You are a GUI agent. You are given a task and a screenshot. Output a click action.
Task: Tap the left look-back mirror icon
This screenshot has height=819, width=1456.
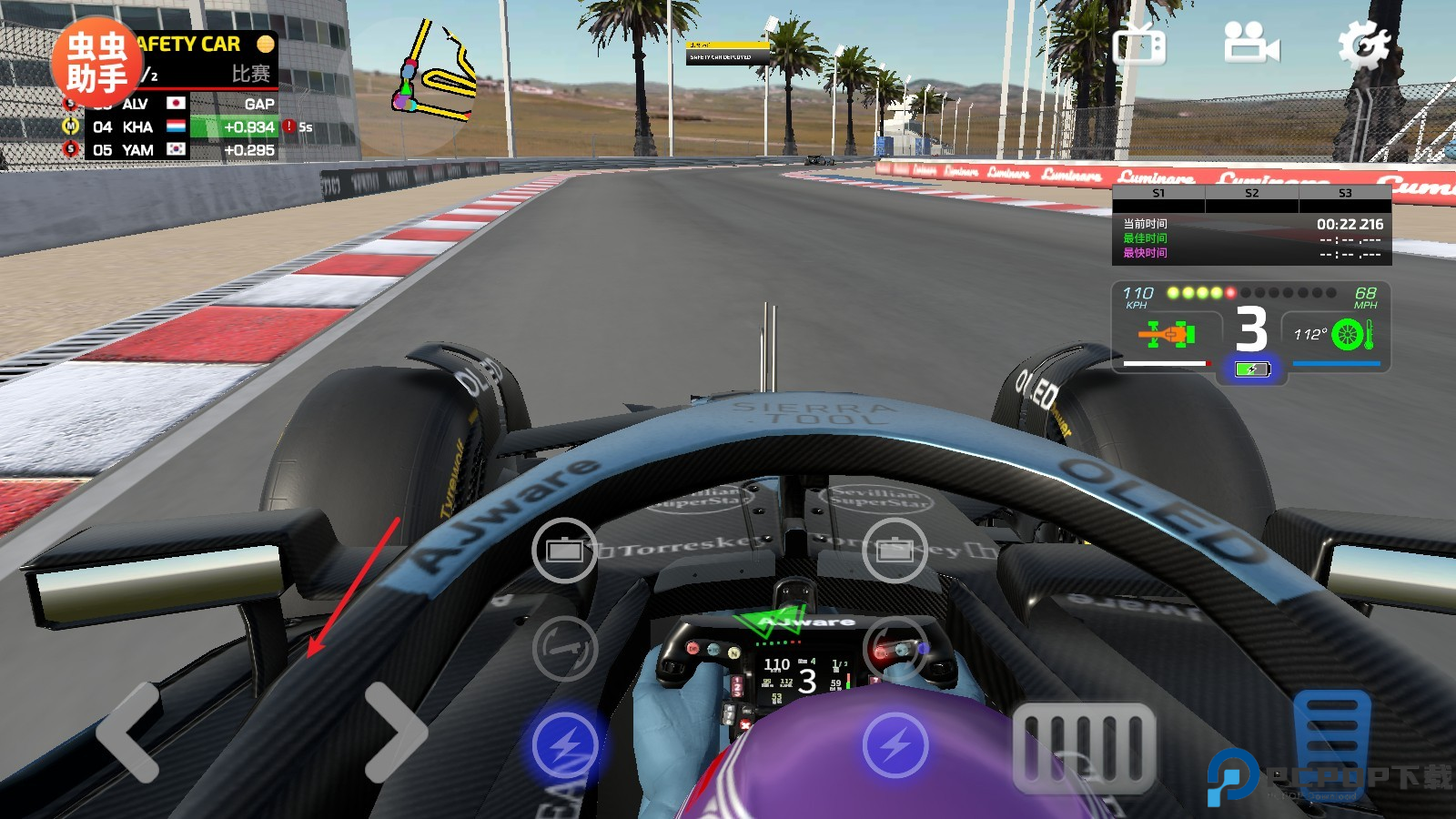[563, 551]
